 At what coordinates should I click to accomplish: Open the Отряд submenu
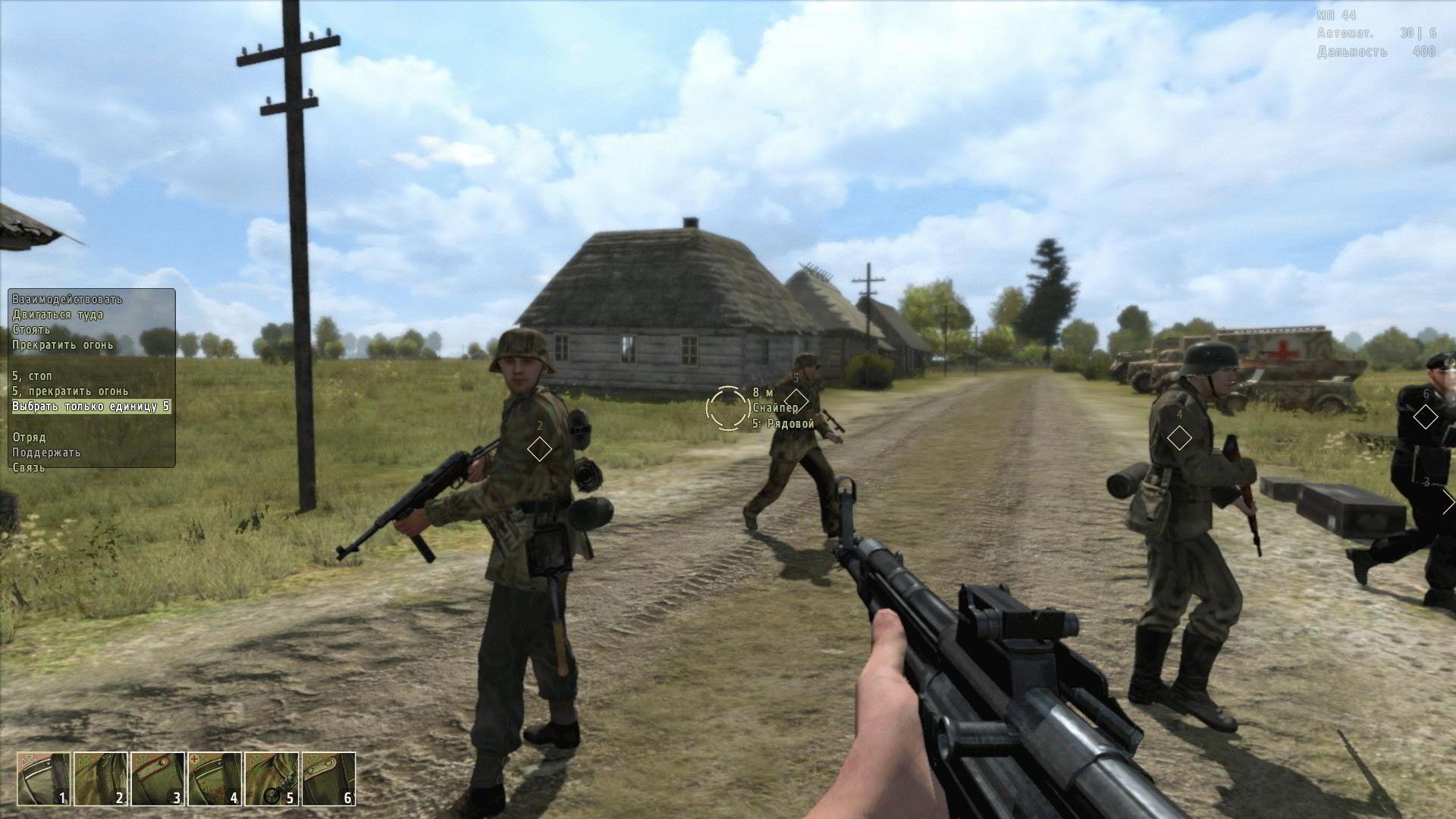[x=29, y=438]
